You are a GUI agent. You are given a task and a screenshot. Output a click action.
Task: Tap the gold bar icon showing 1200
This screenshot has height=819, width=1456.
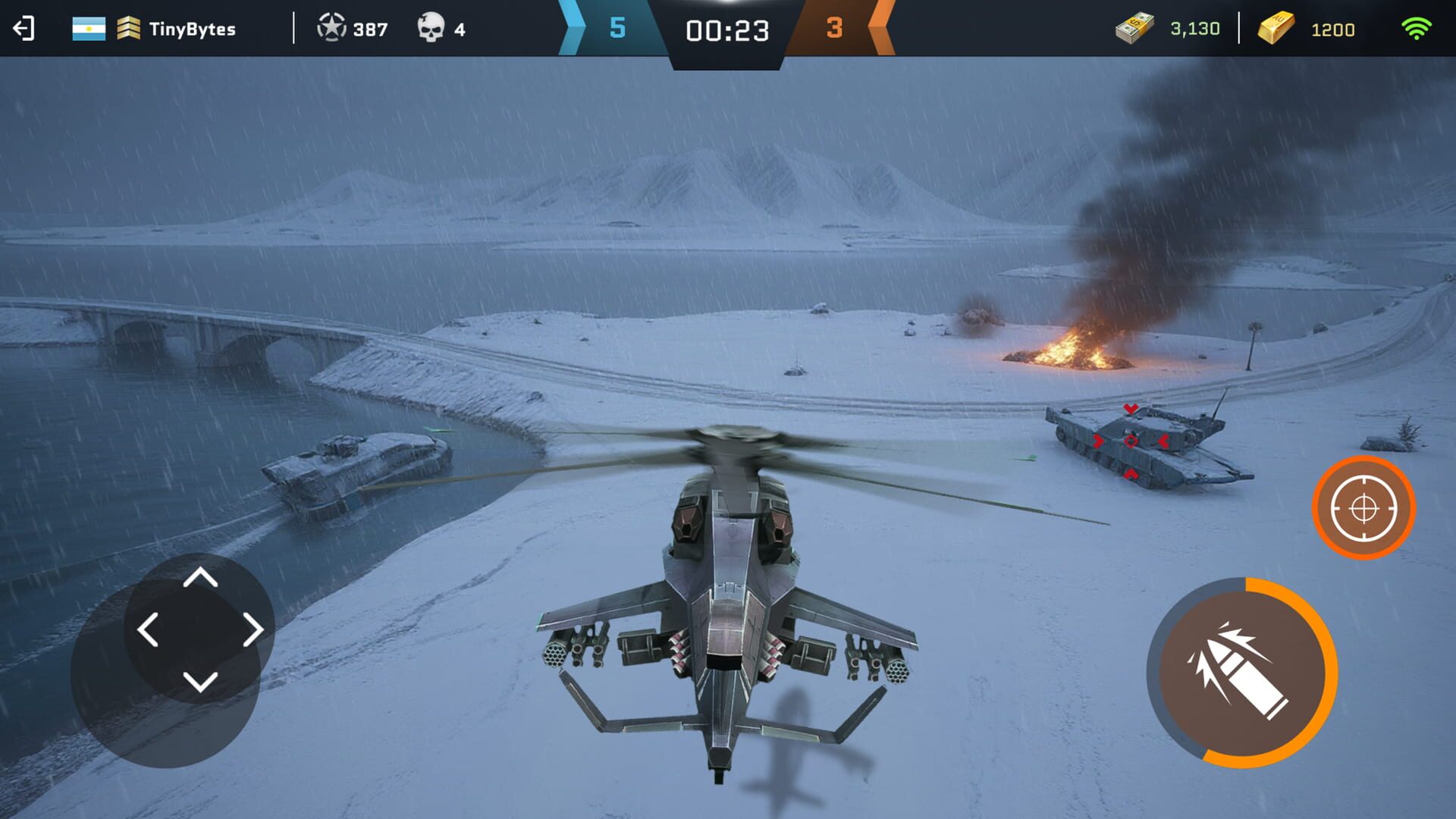point(1280,29)
